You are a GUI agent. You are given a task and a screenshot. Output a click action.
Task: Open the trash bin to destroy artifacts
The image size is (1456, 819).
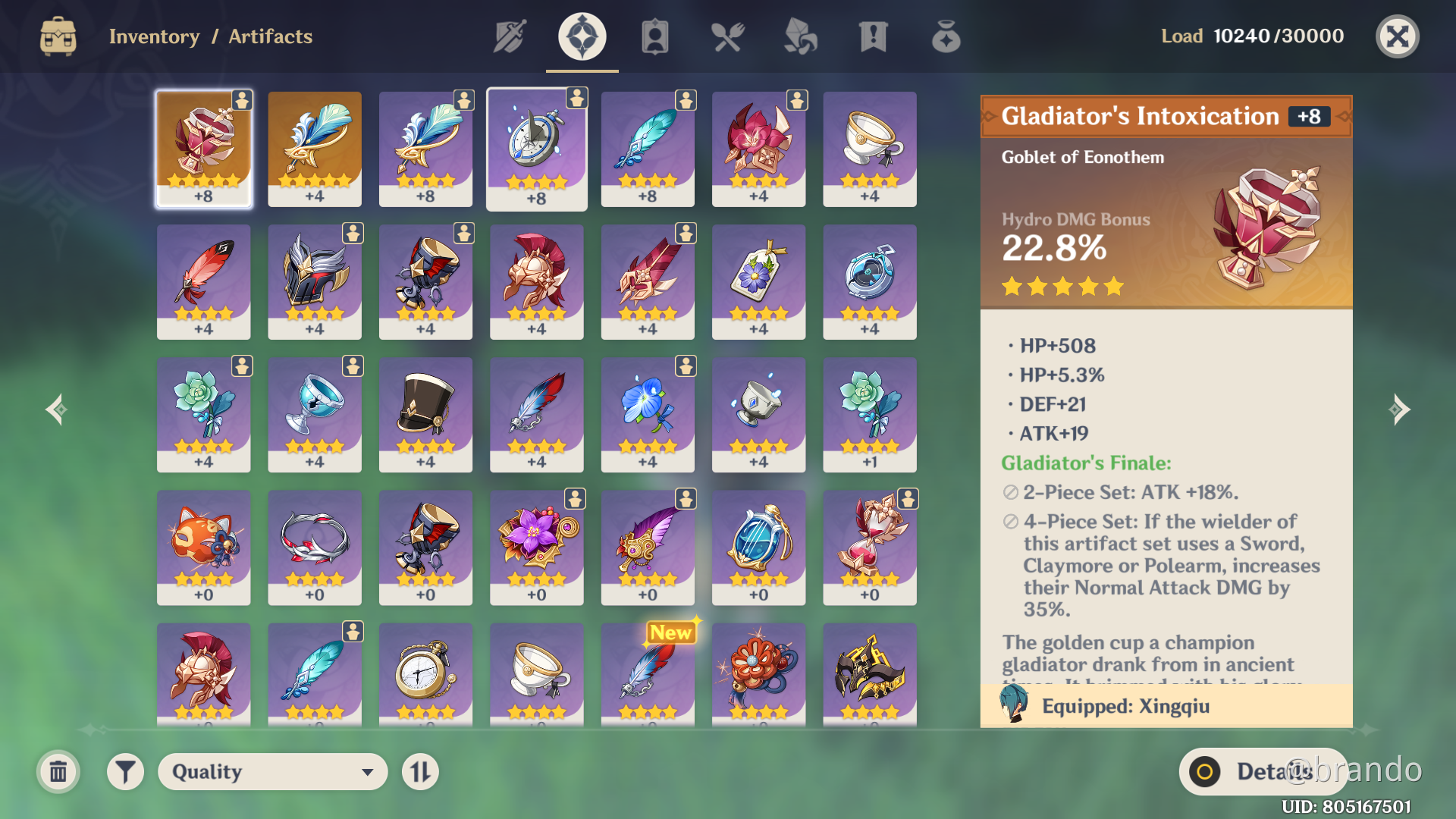58,771
